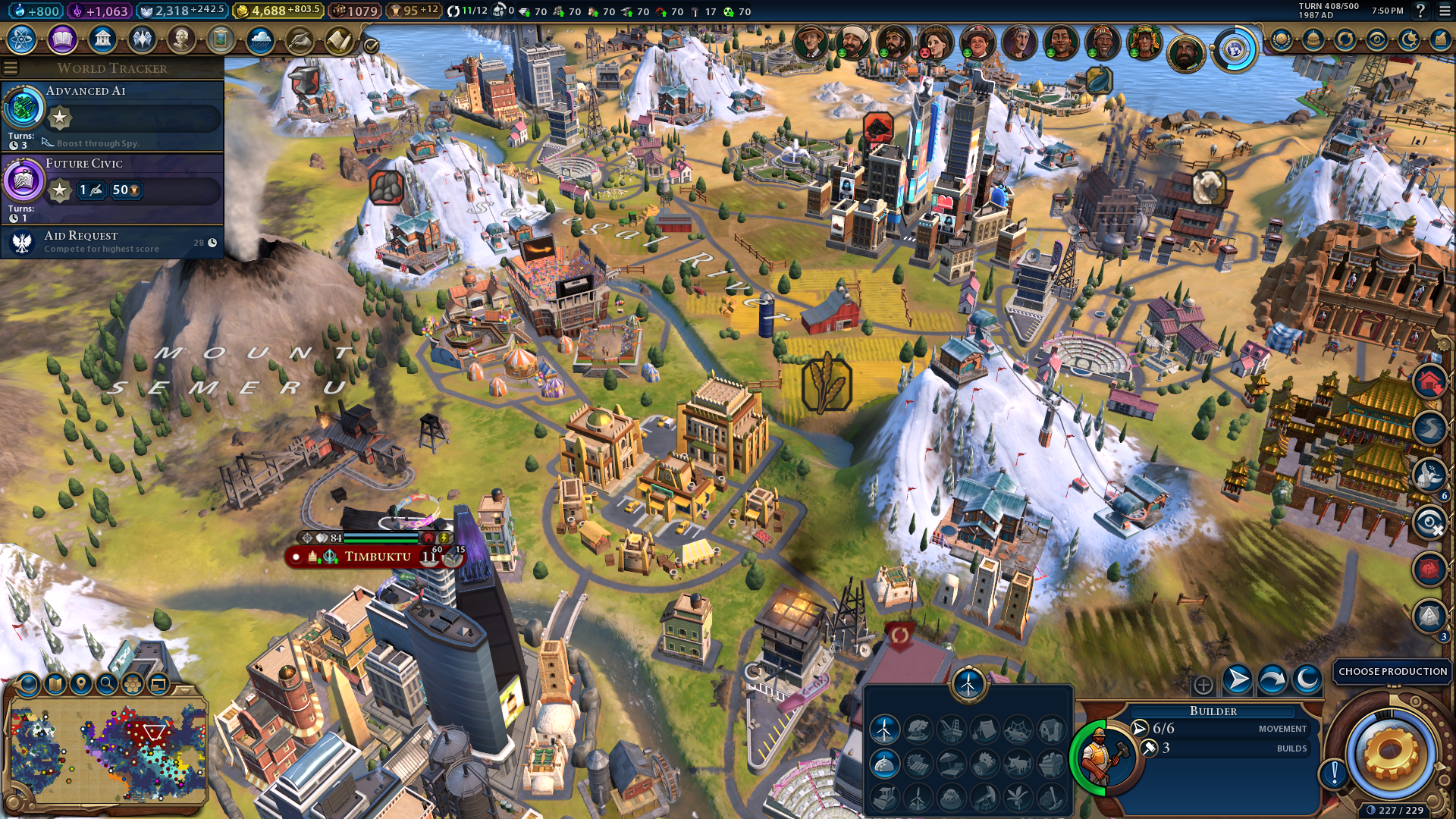Image resolution: width=1456 pixels, height=819 pixels.
Task: Toggle the World Tracker options menu
Action: 11,68
